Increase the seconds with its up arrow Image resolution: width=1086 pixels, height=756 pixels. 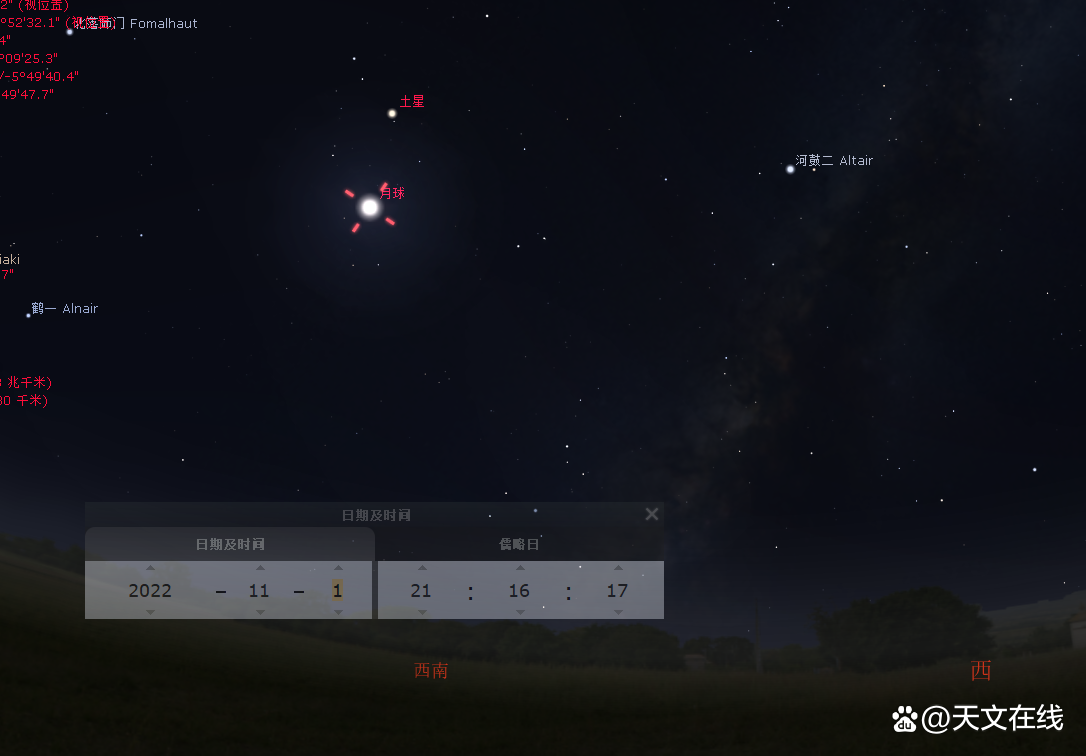(x=618, y=568)
